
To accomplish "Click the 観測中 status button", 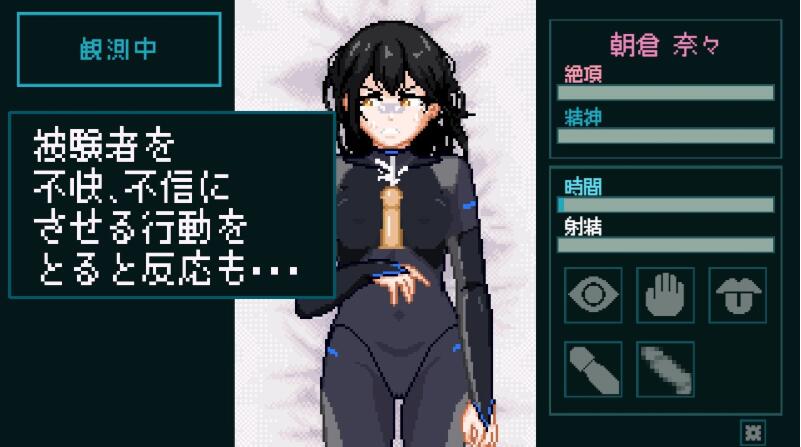I will pyautogui.click(x=119, y=50).
